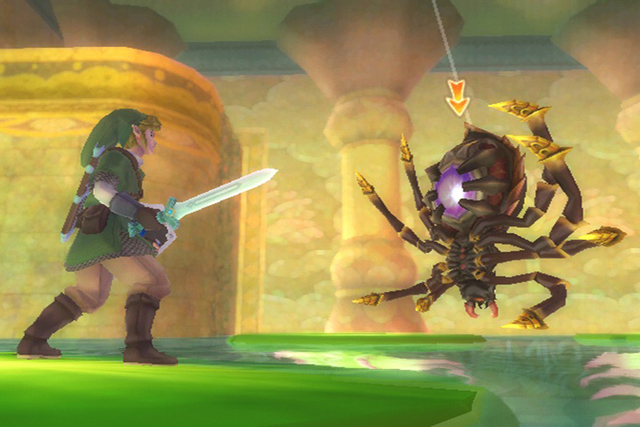Click the orange lock-on target arrow
This screenshot has width=640, height=427.
458,99
